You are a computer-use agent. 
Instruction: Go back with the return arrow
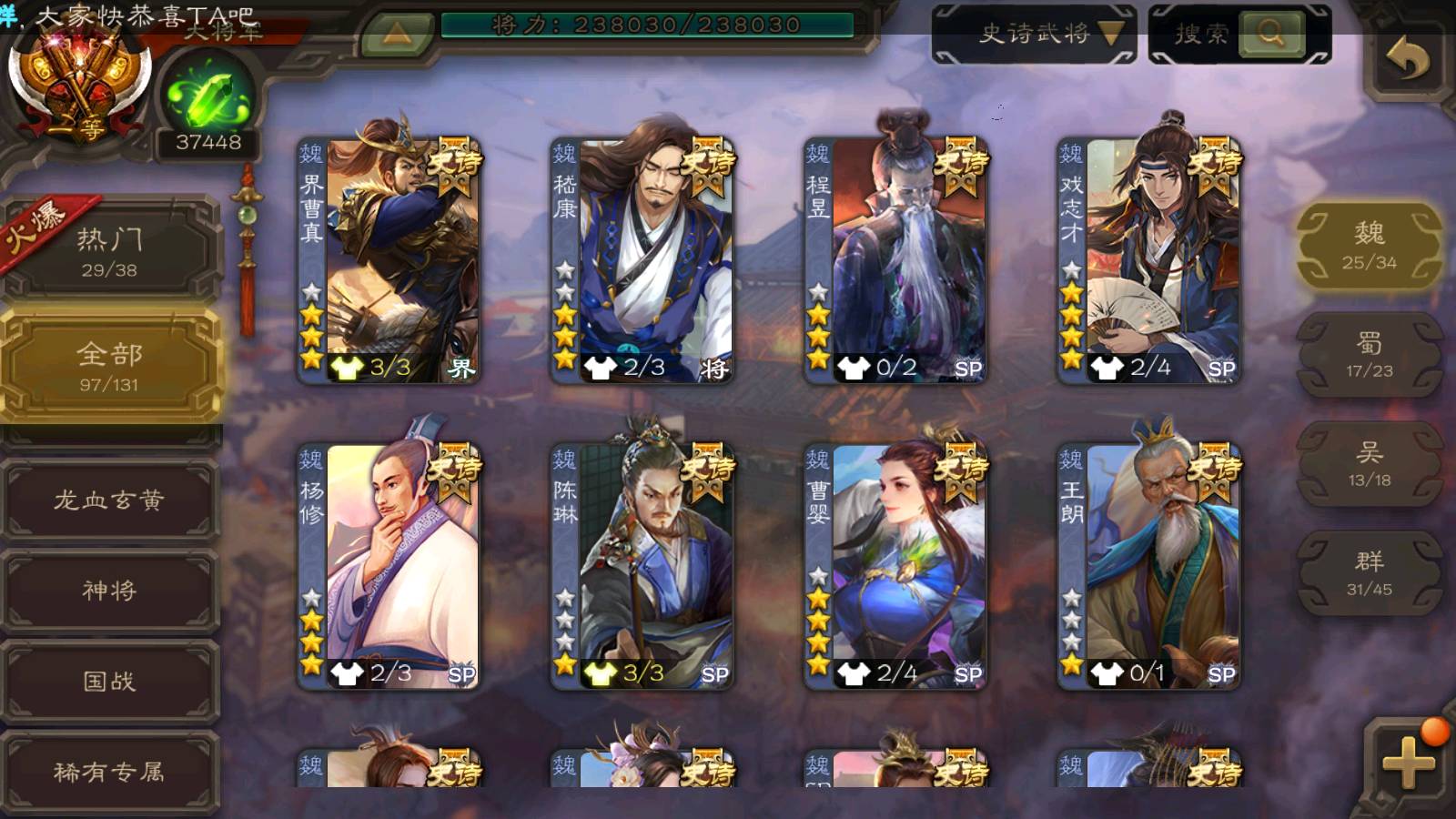1407,60
